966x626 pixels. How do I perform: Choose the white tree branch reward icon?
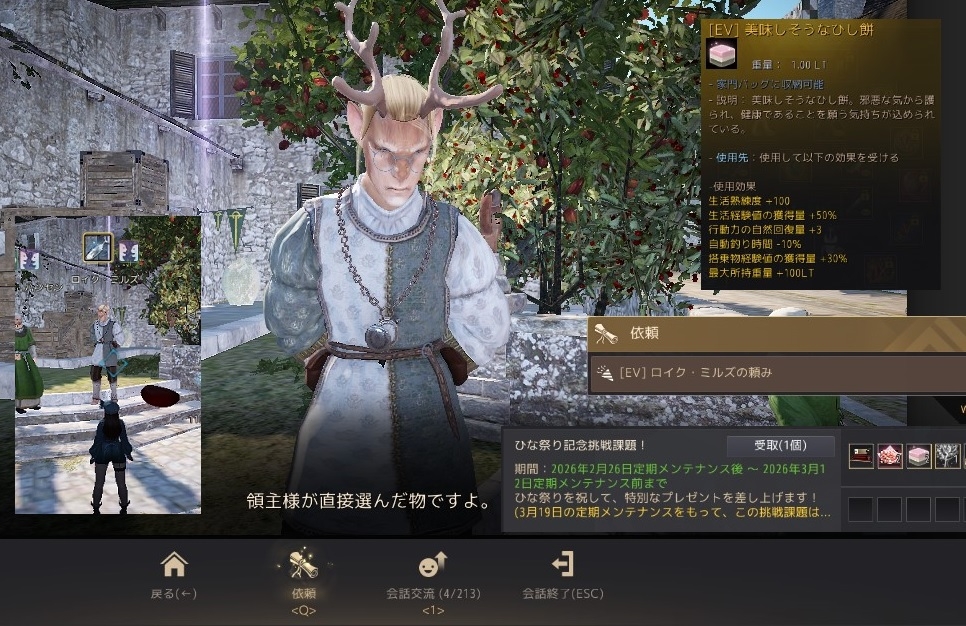coord(947,456)
